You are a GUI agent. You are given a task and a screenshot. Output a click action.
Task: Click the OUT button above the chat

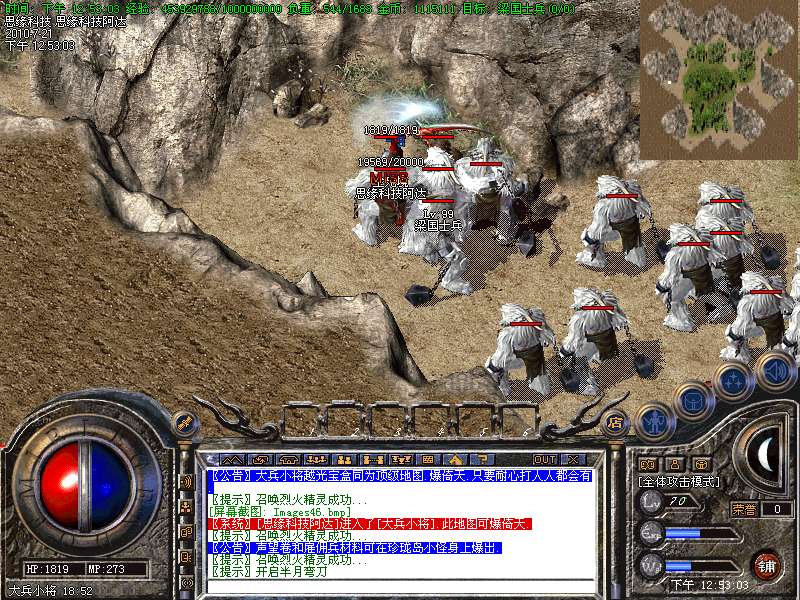coord(544,460)
